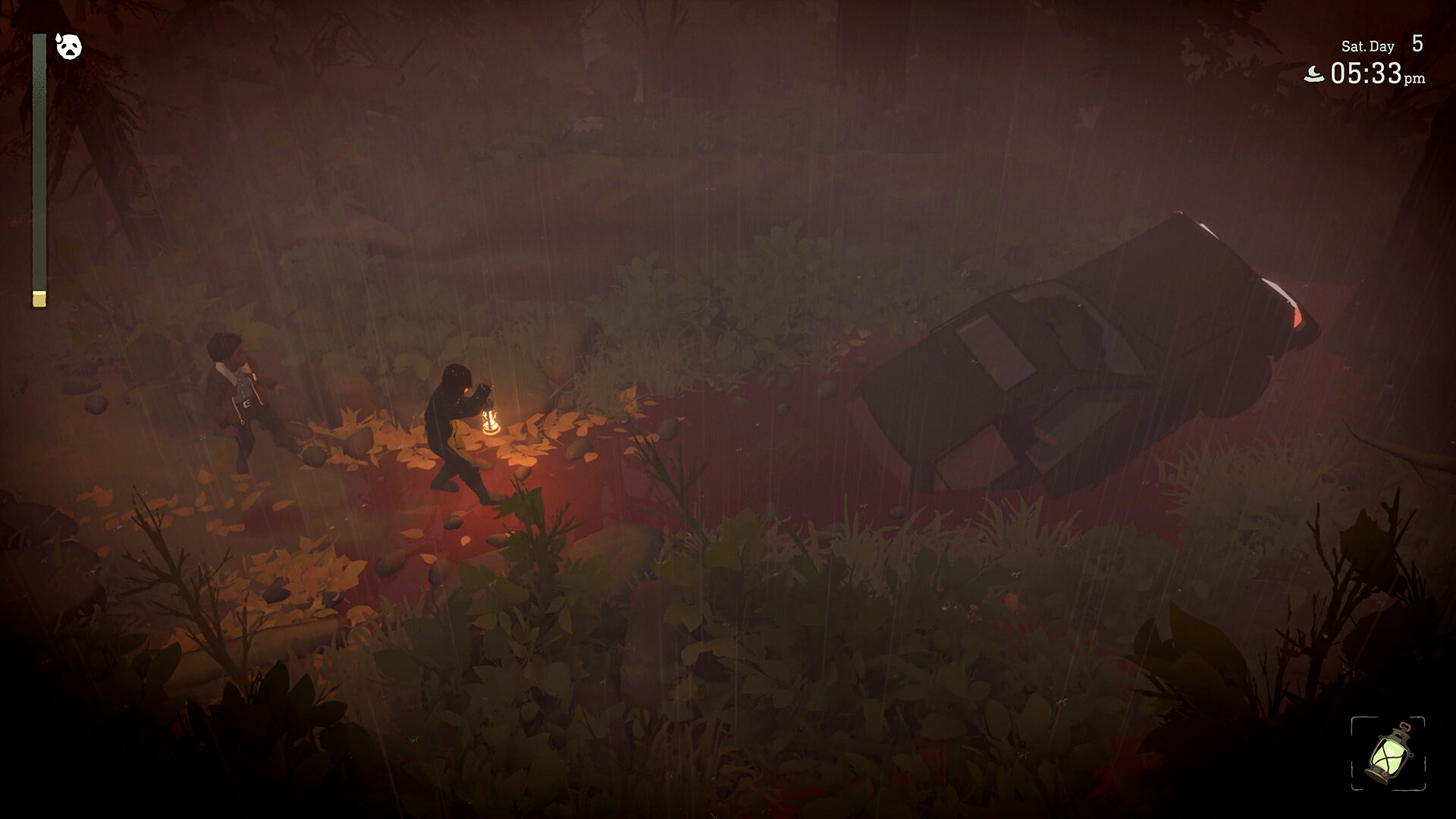Screen dimensions: 1456x819
Task: Select the Sat. Day label
Action: tap(1369, 46)
